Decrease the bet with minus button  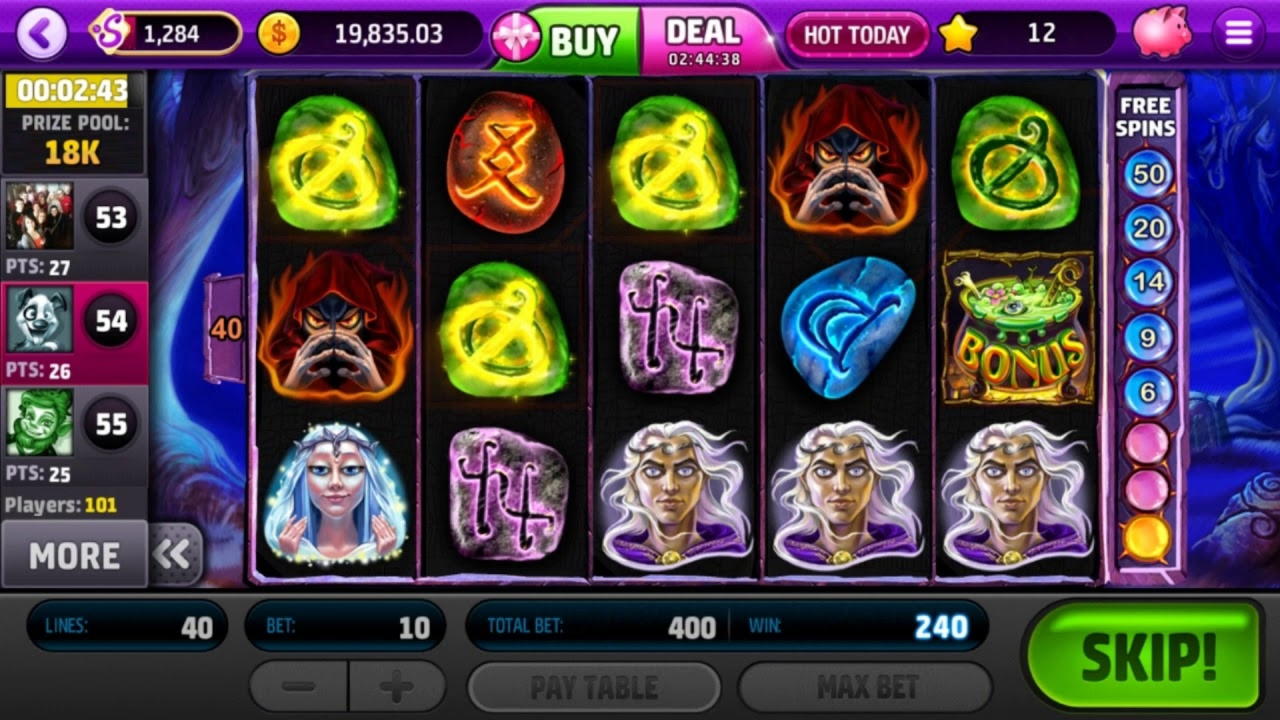coord(299,687)
